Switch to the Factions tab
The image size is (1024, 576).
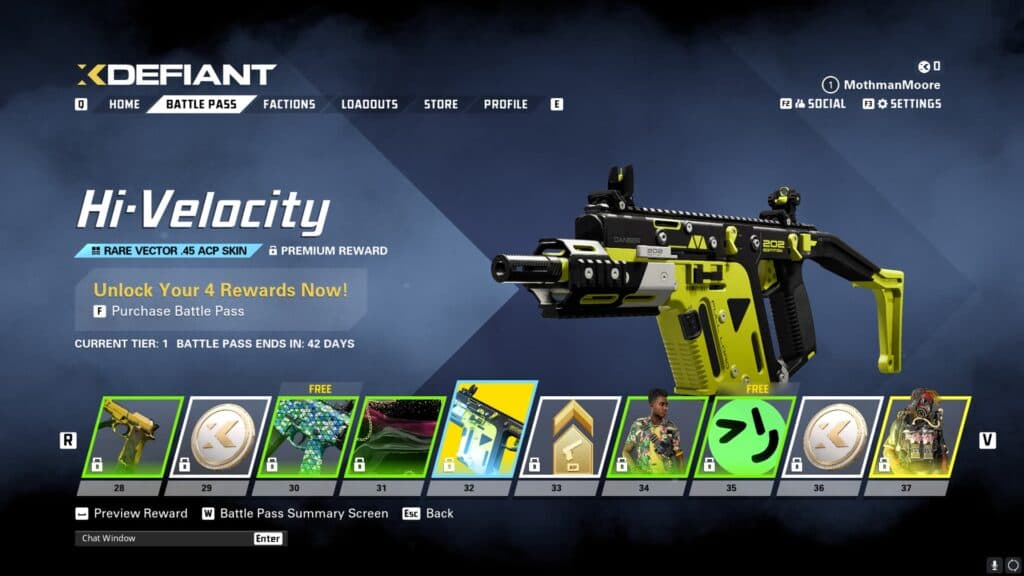click(x=289, y=104)
